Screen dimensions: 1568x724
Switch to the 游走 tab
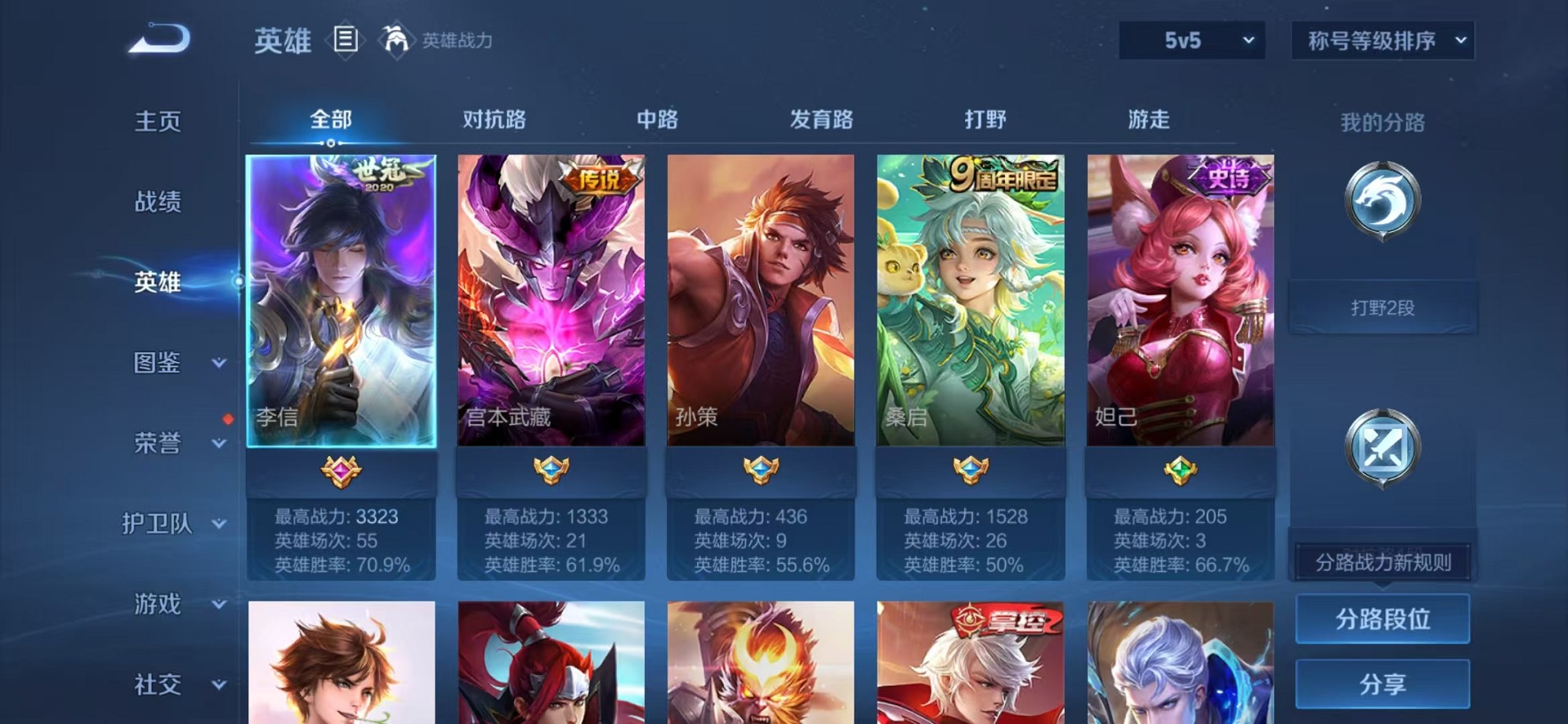(1148, 118)
